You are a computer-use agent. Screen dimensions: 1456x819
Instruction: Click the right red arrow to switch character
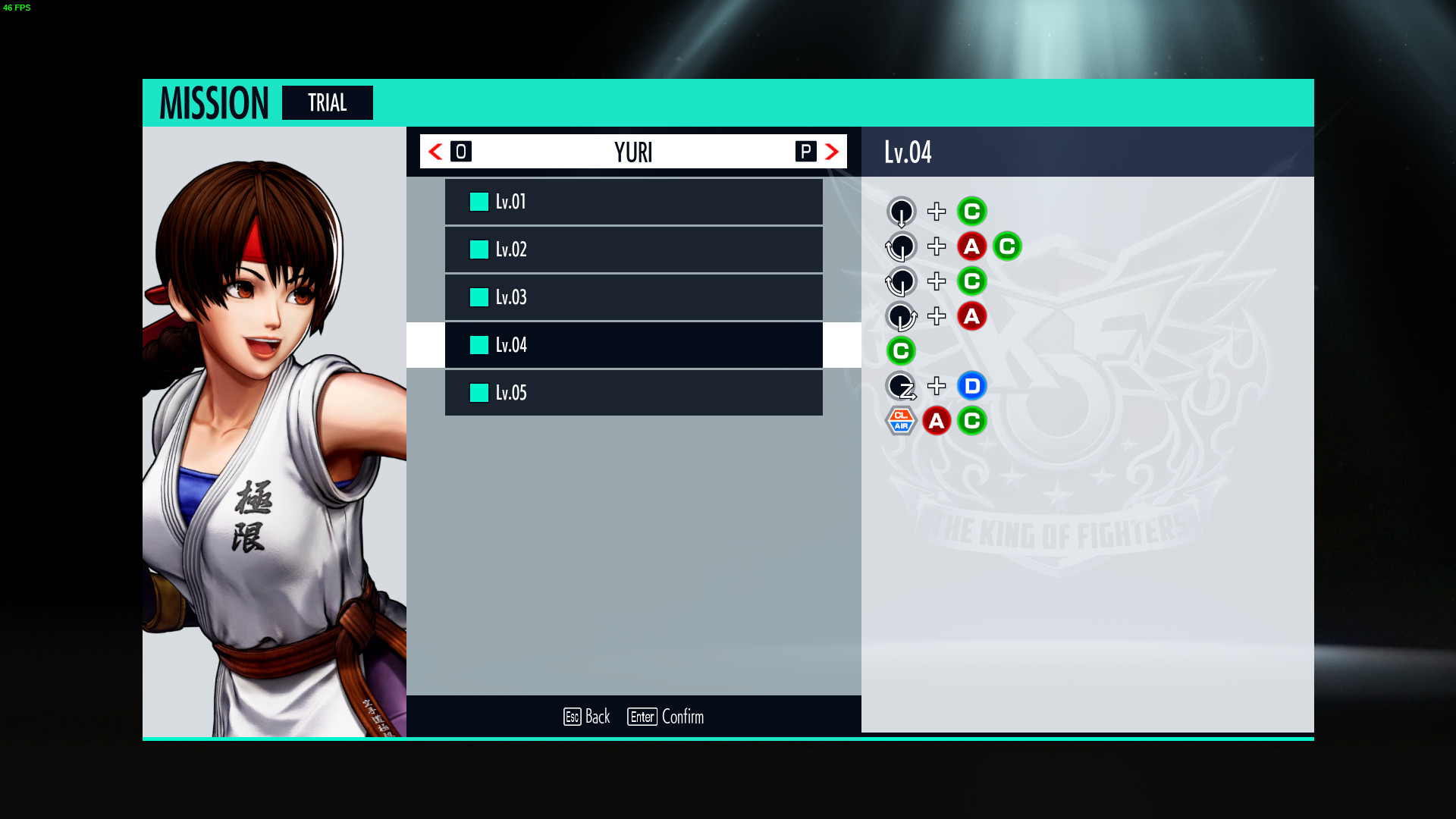tap(833, 152)
